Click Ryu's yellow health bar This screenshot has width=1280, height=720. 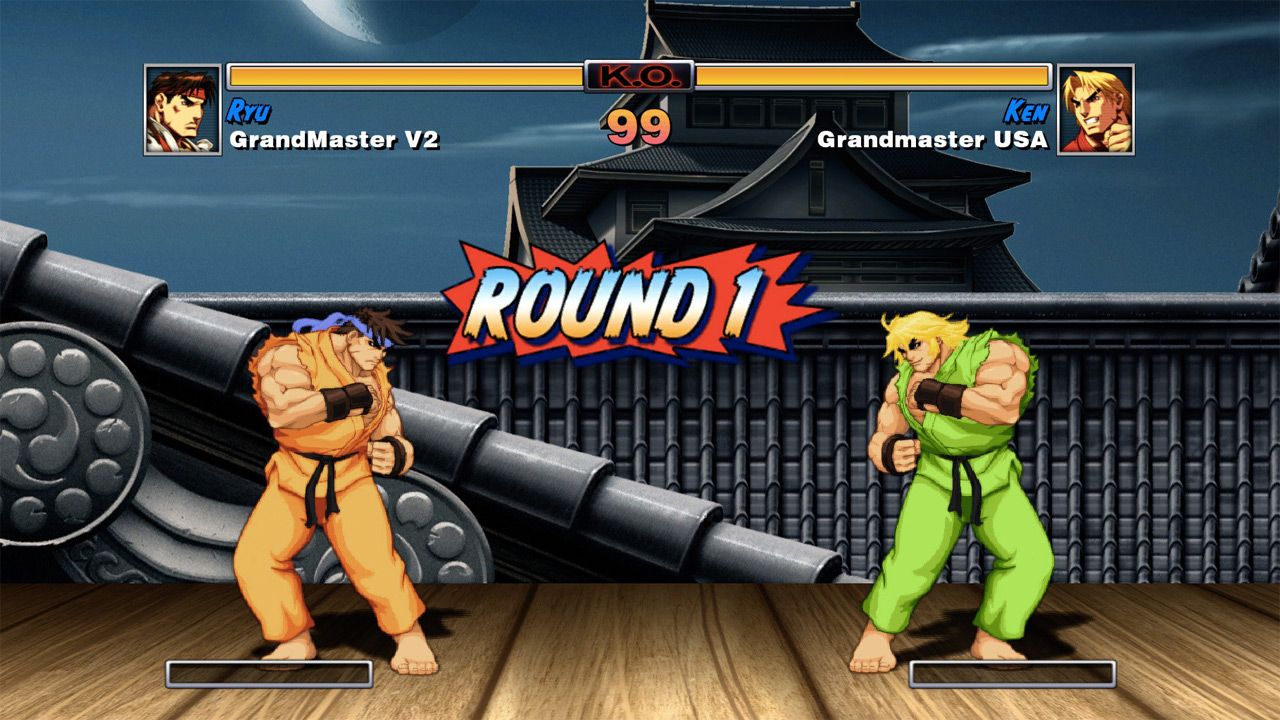[x=400, y=76]
